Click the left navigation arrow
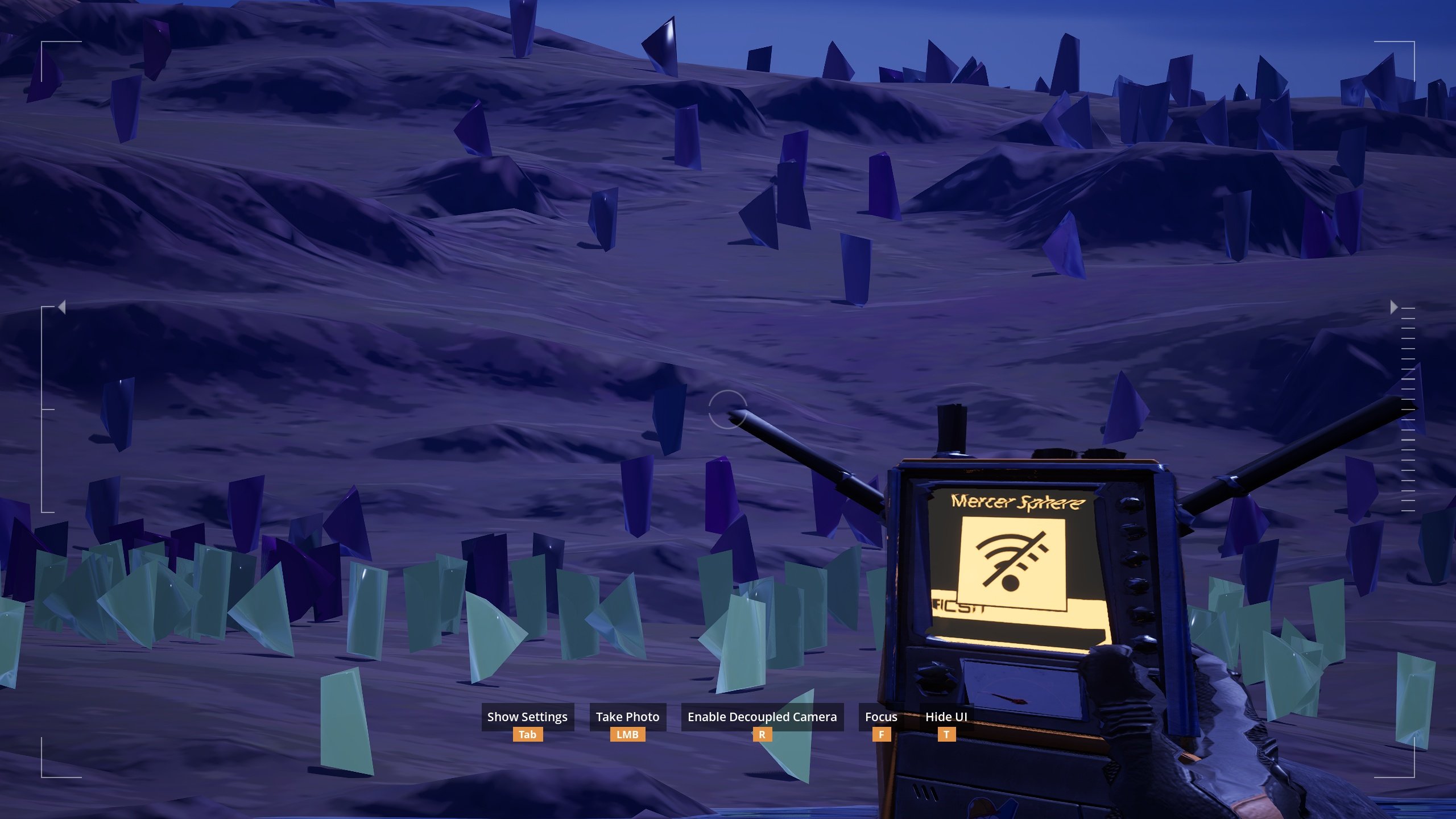This screenshot has width=1456, height=819. [x=61, y=307]
